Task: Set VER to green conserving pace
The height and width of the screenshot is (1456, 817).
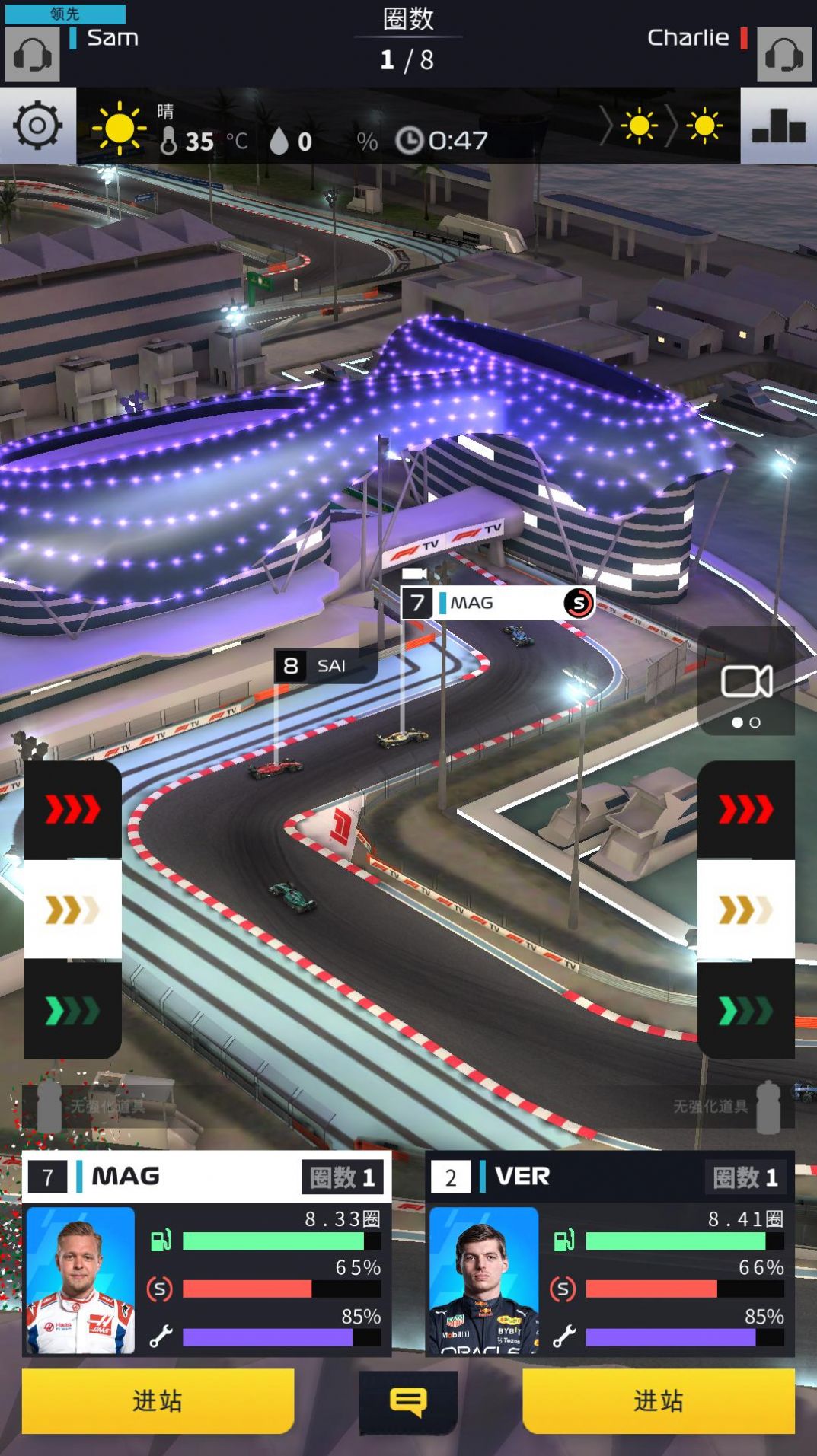Action: pyautogui.click(x=746, y=1011)
